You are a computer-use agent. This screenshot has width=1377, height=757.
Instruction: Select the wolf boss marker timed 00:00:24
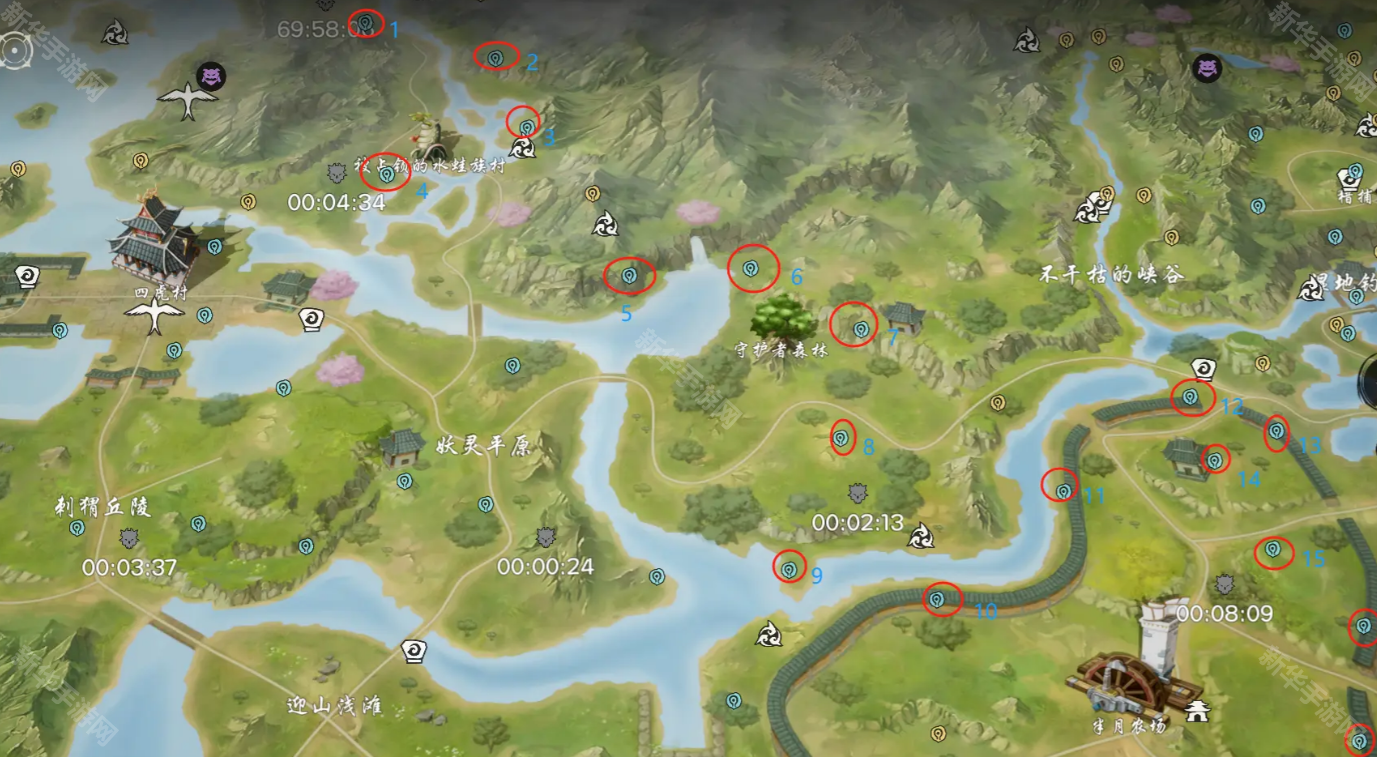tap(545, 538)
